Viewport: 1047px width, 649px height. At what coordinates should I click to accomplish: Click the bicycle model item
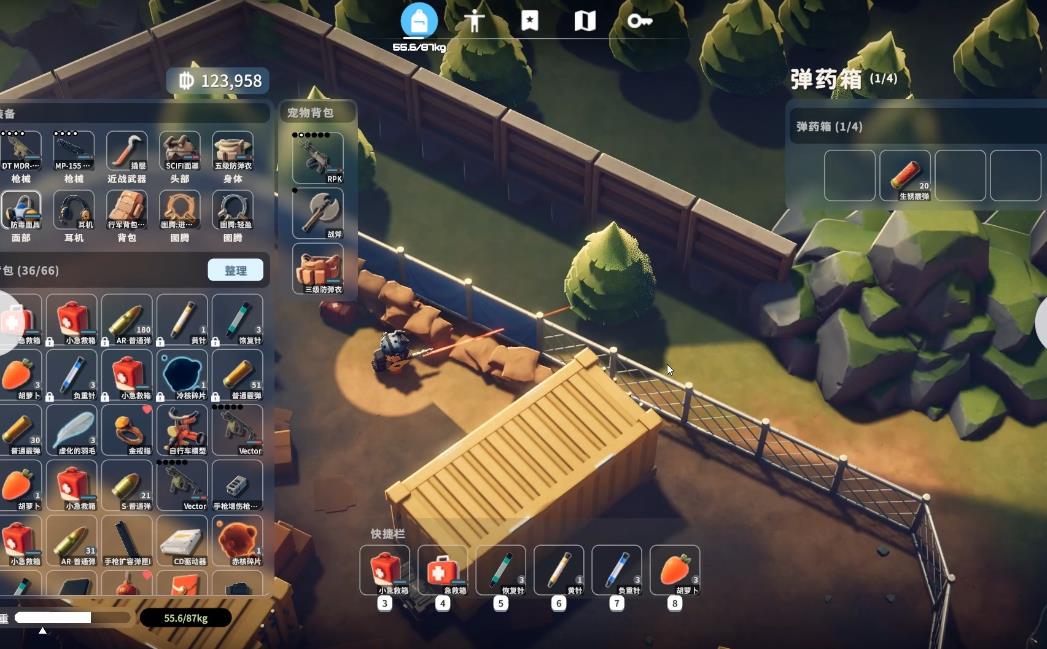tap(182, 430)
